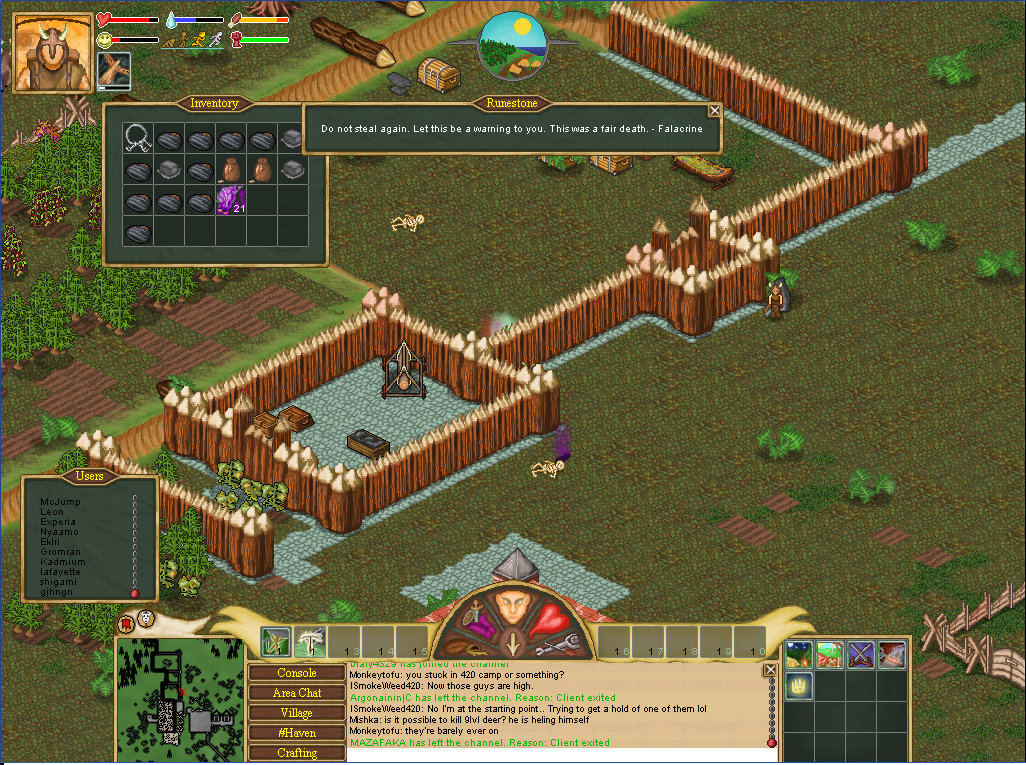Switch to the Area Chat tab

pyautogui.click(x=296, y=693)
